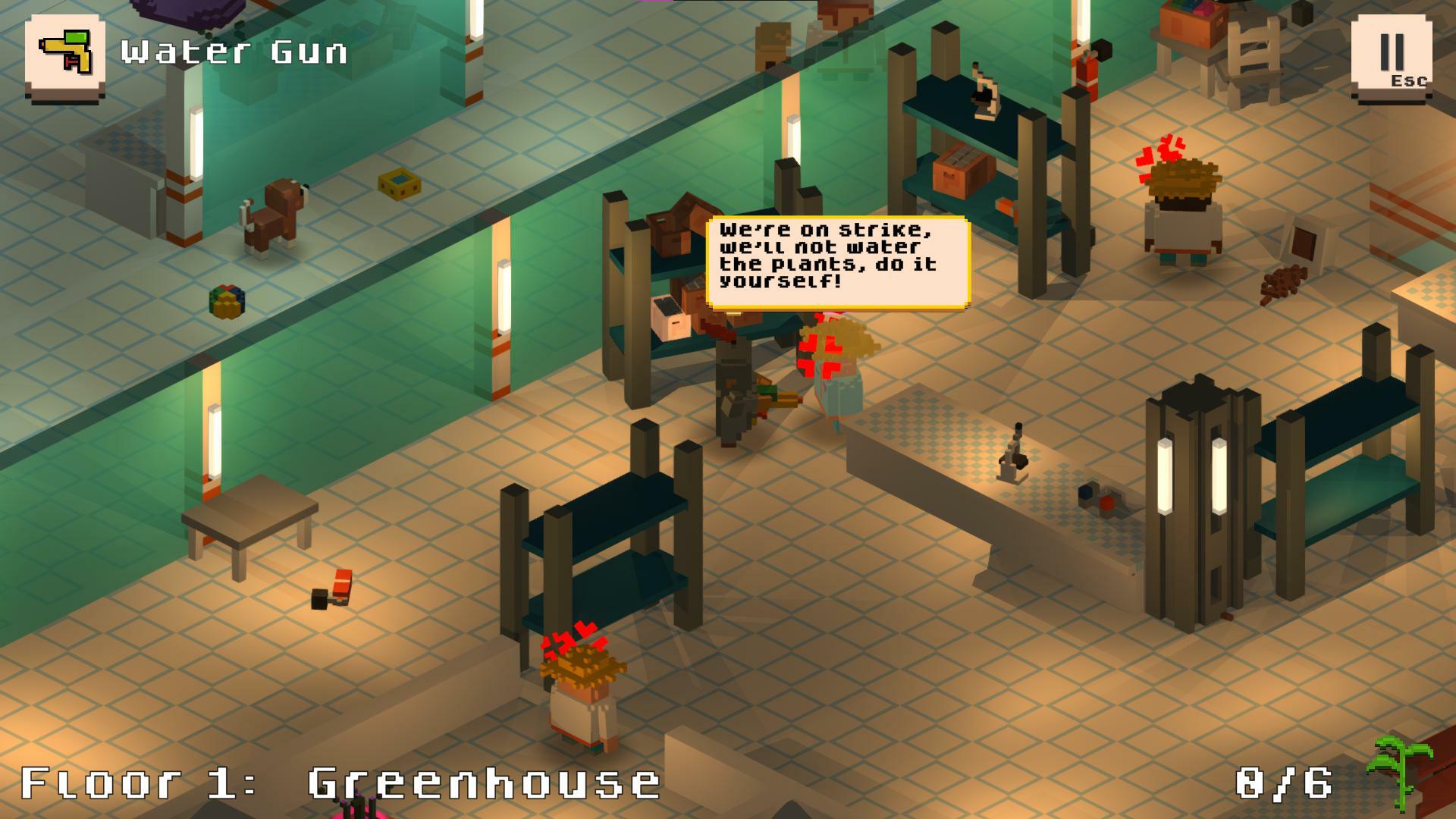
Task: Click the yellow tray near the dog
Action: (398, 184)
